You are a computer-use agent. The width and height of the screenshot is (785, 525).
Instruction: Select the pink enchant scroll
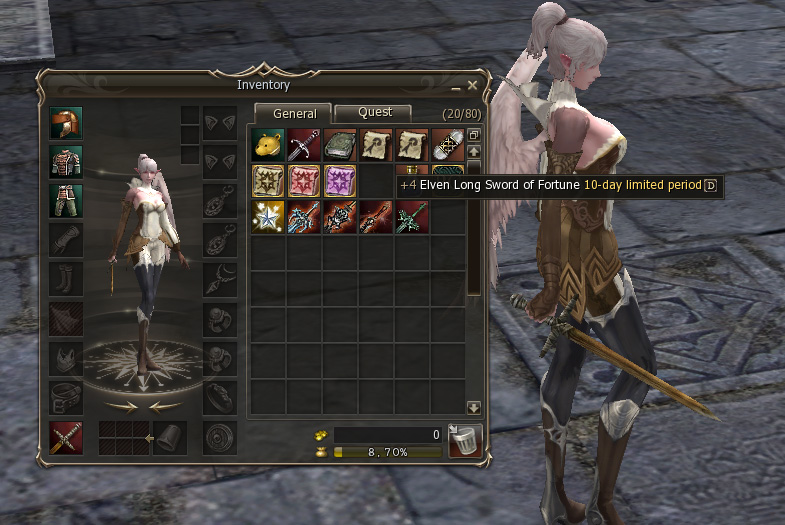303,182
